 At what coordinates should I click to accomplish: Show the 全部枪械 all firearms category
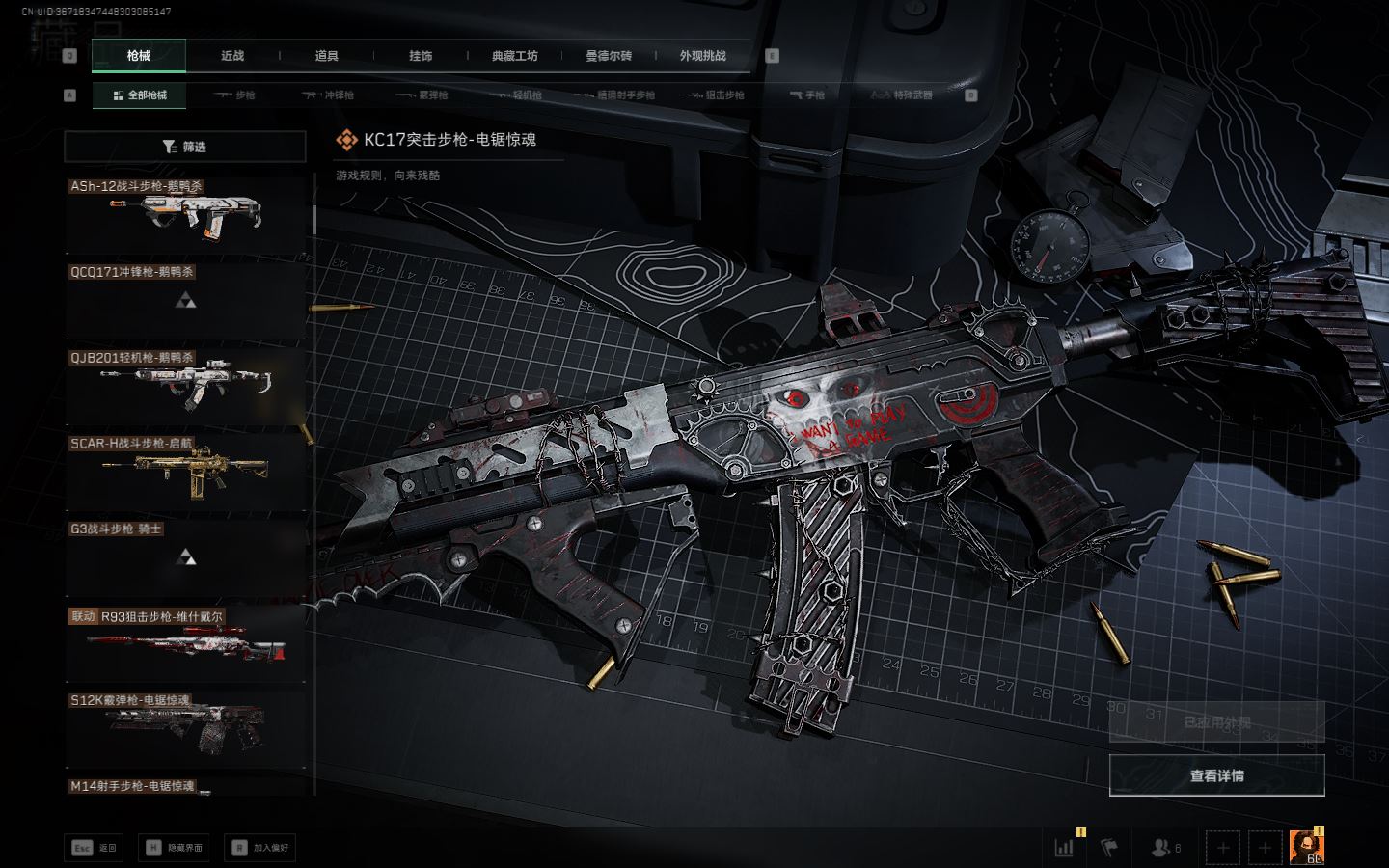coord(140,95)
